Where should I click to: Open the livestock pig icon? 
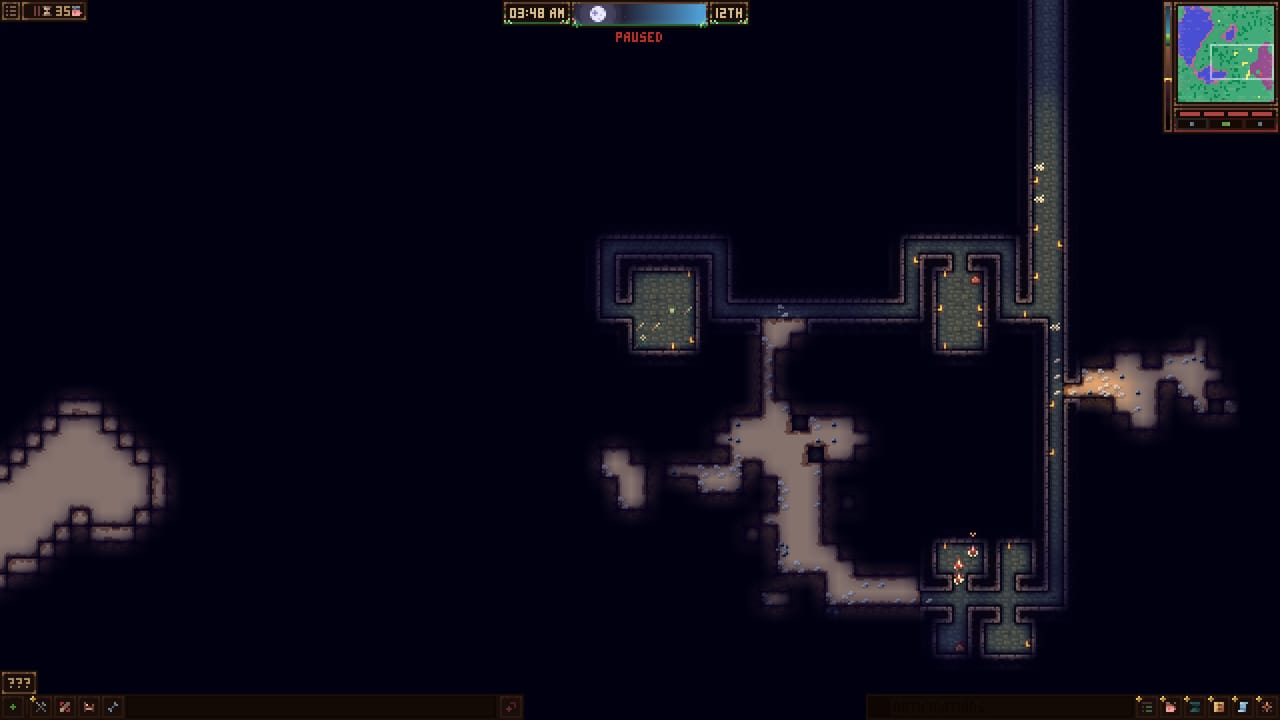click(1170, 707)
